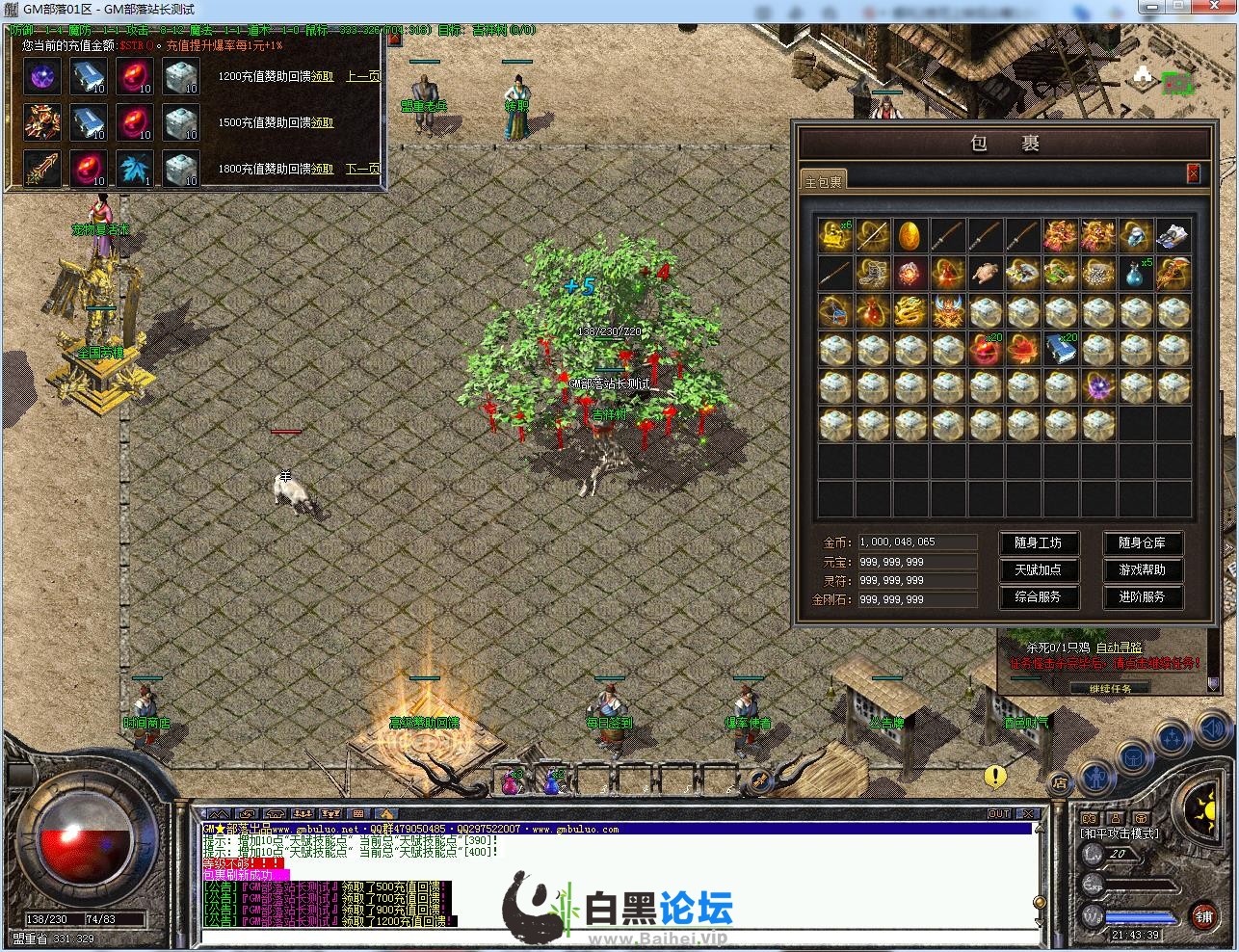Select the 主包裹 tab

[823, 181]
